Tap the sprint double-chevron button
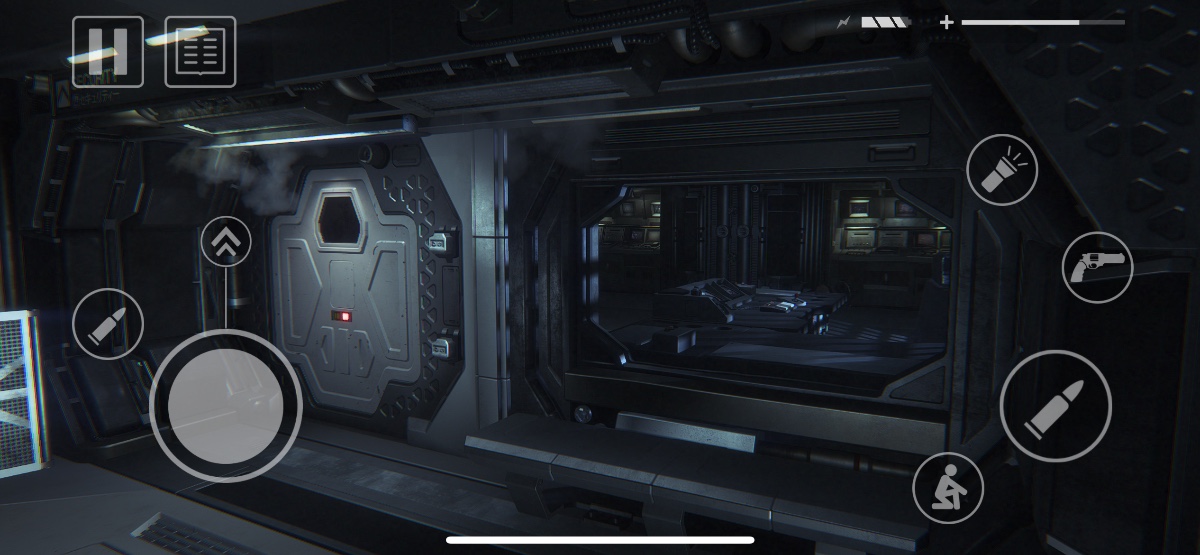Image resolution: width=1200 pixels, height=555 pixels. click(x=226, y=242)
